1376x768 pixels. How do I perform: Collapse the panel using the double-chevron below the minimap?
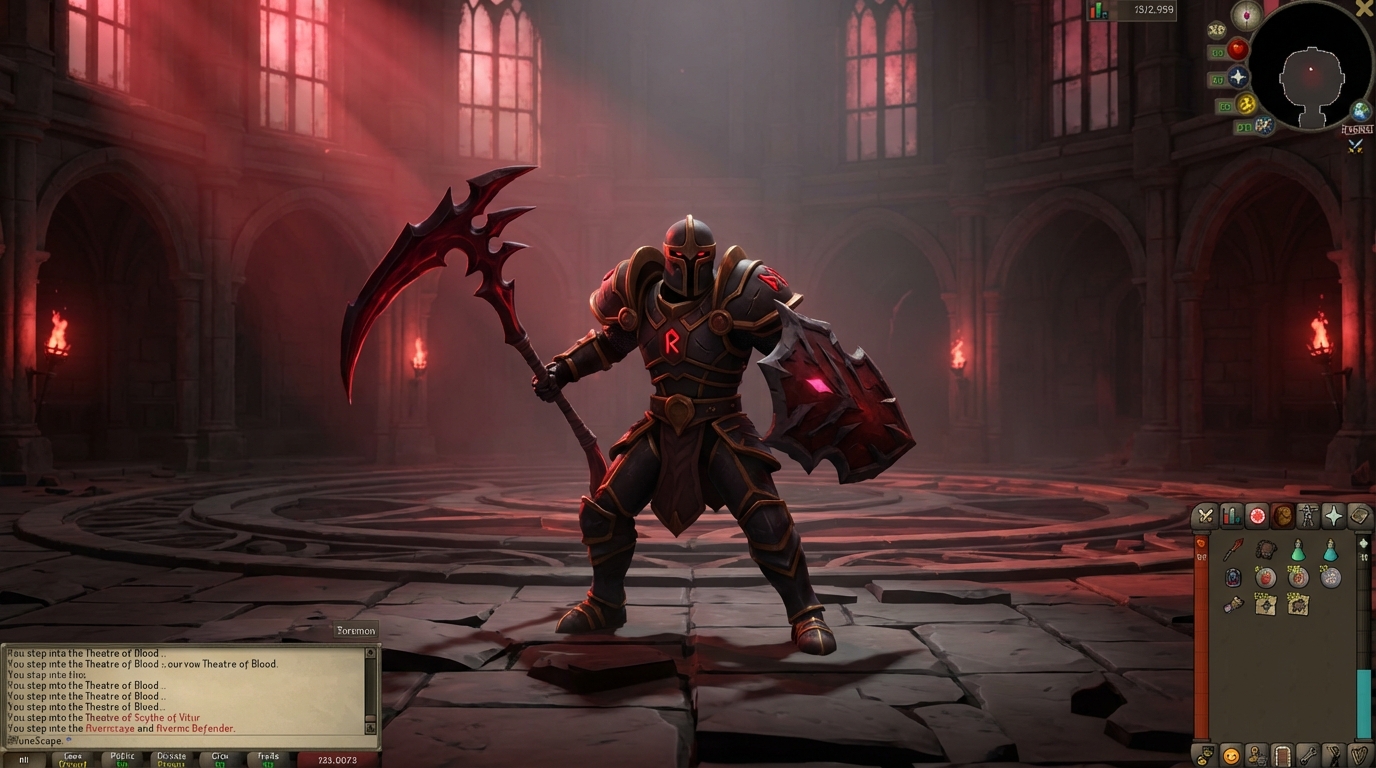[1354, 146]
